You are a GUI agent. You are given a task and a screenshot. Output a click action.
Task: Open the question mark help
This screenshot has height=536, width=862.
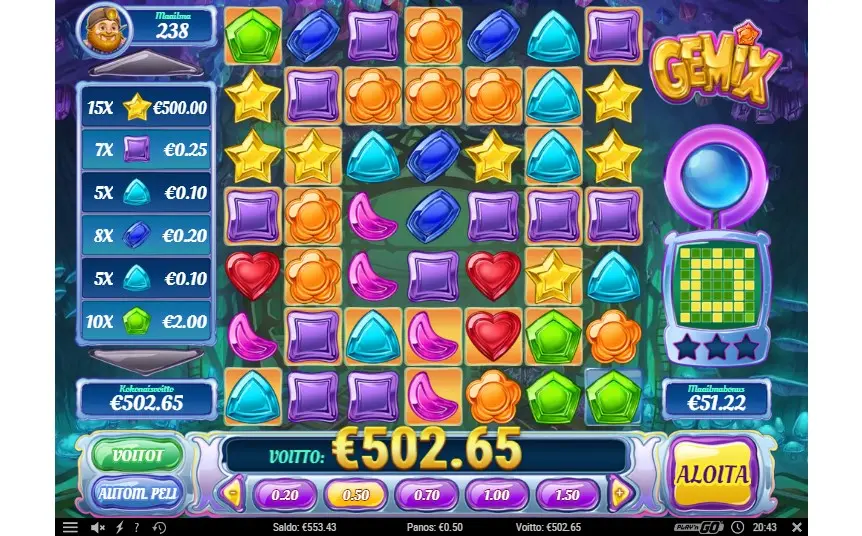click(x=136, y=527)
